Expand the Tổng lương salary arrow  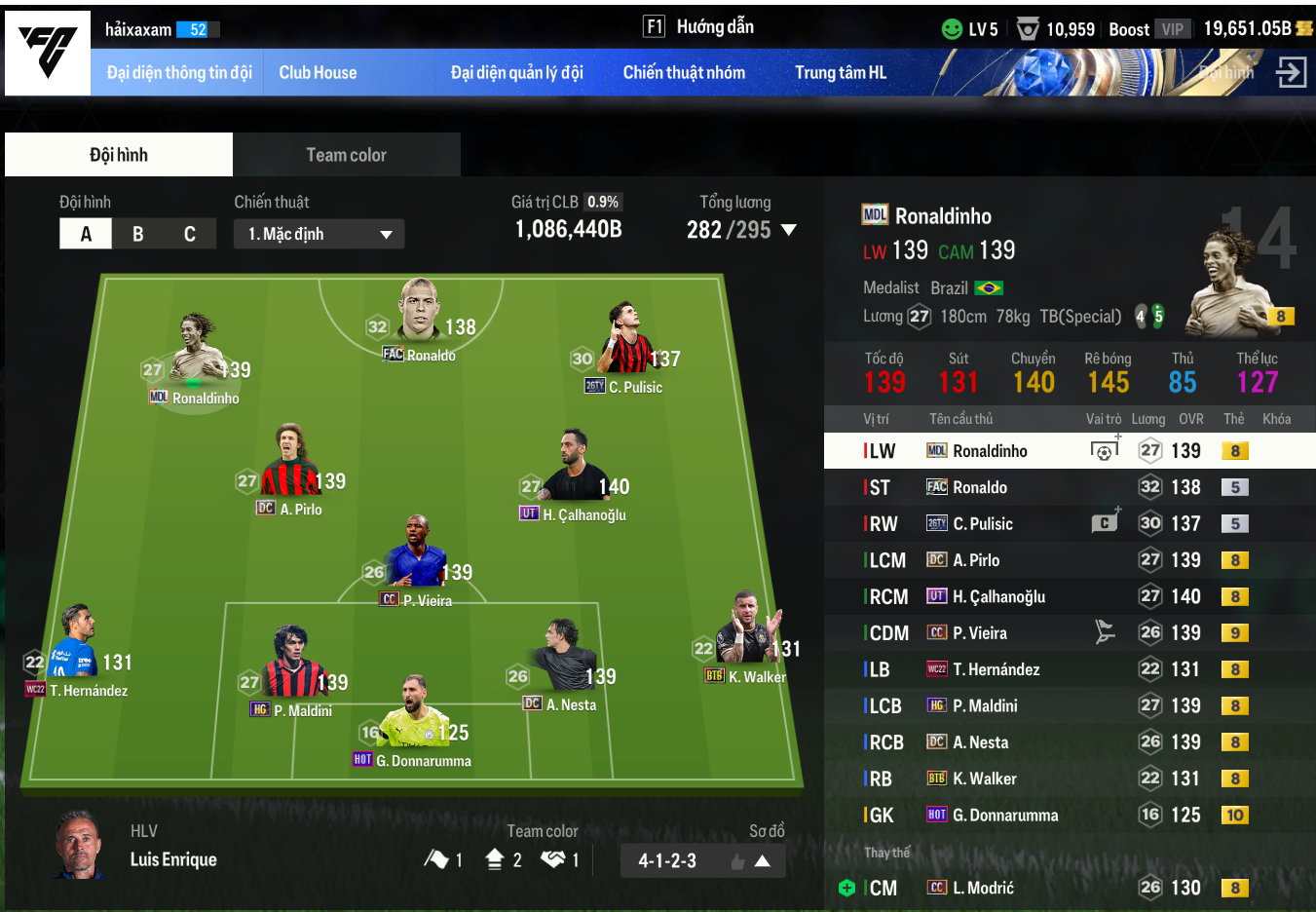pyautogui.click(x=789, y=231)
